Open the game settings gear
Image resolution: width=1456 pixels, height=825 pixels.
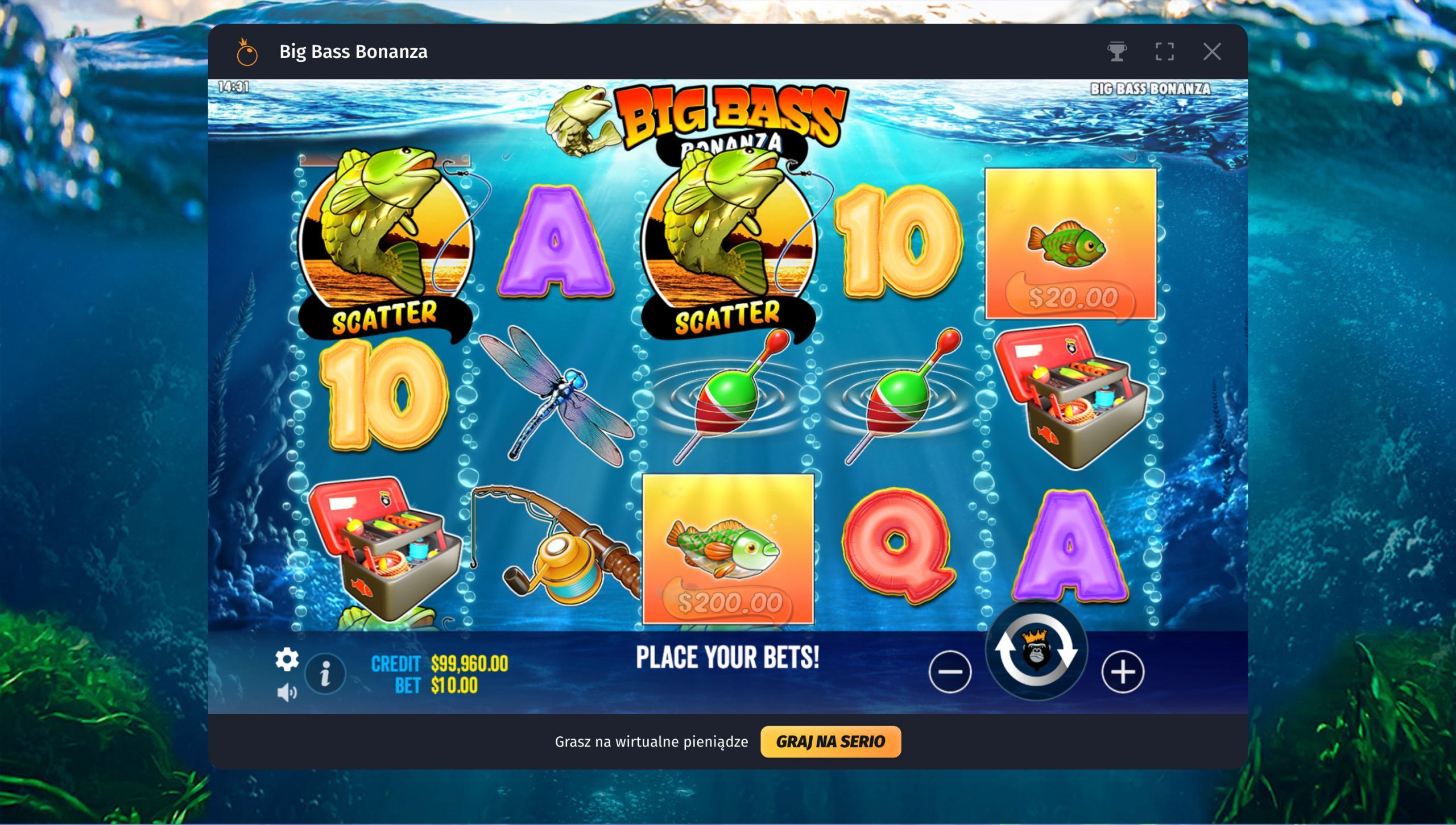pos(288,660)
